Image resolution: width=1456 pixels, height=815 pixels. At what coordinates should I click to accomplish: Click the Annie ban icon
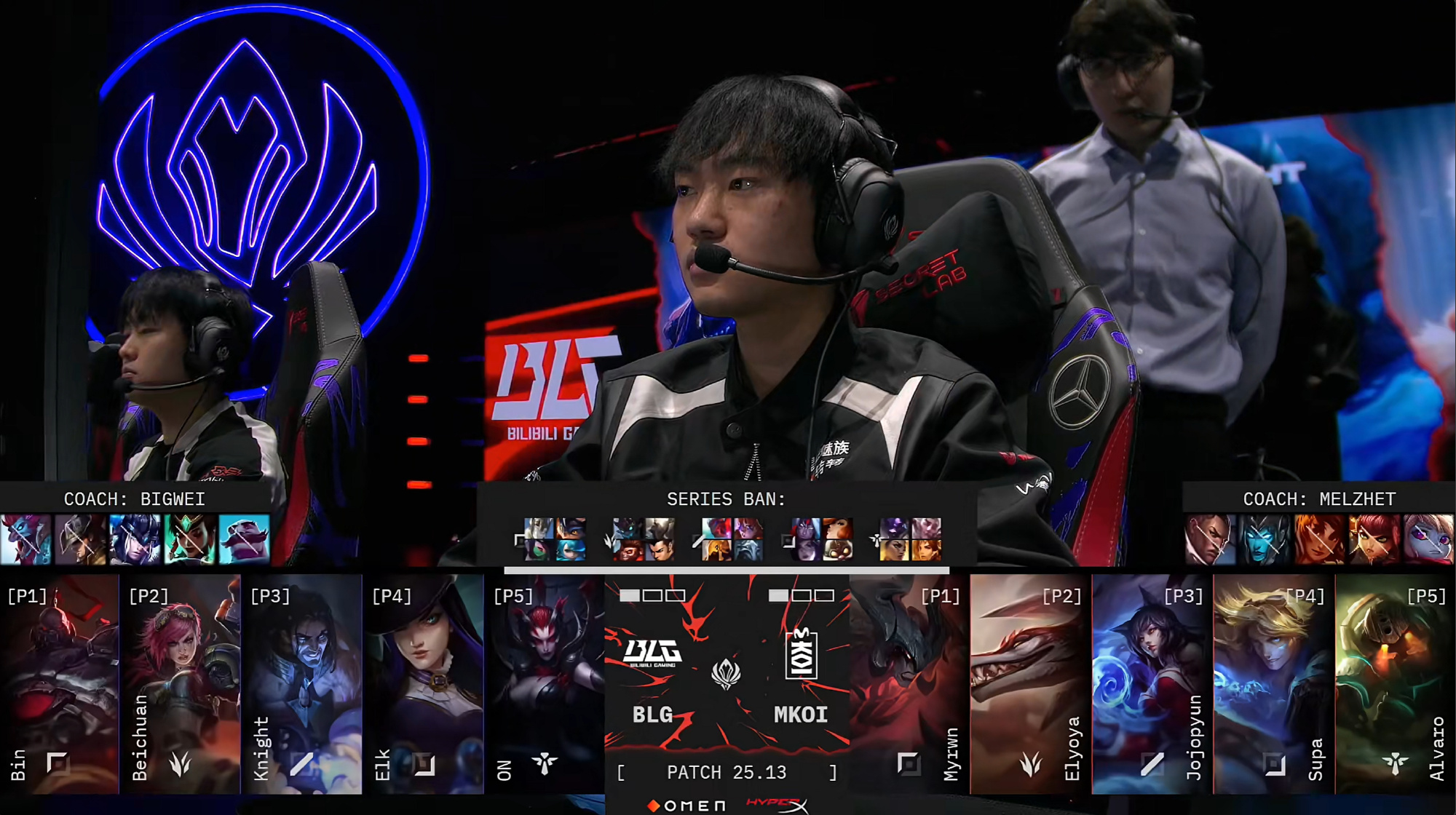pyautogui.click(x=1374, y=540)
